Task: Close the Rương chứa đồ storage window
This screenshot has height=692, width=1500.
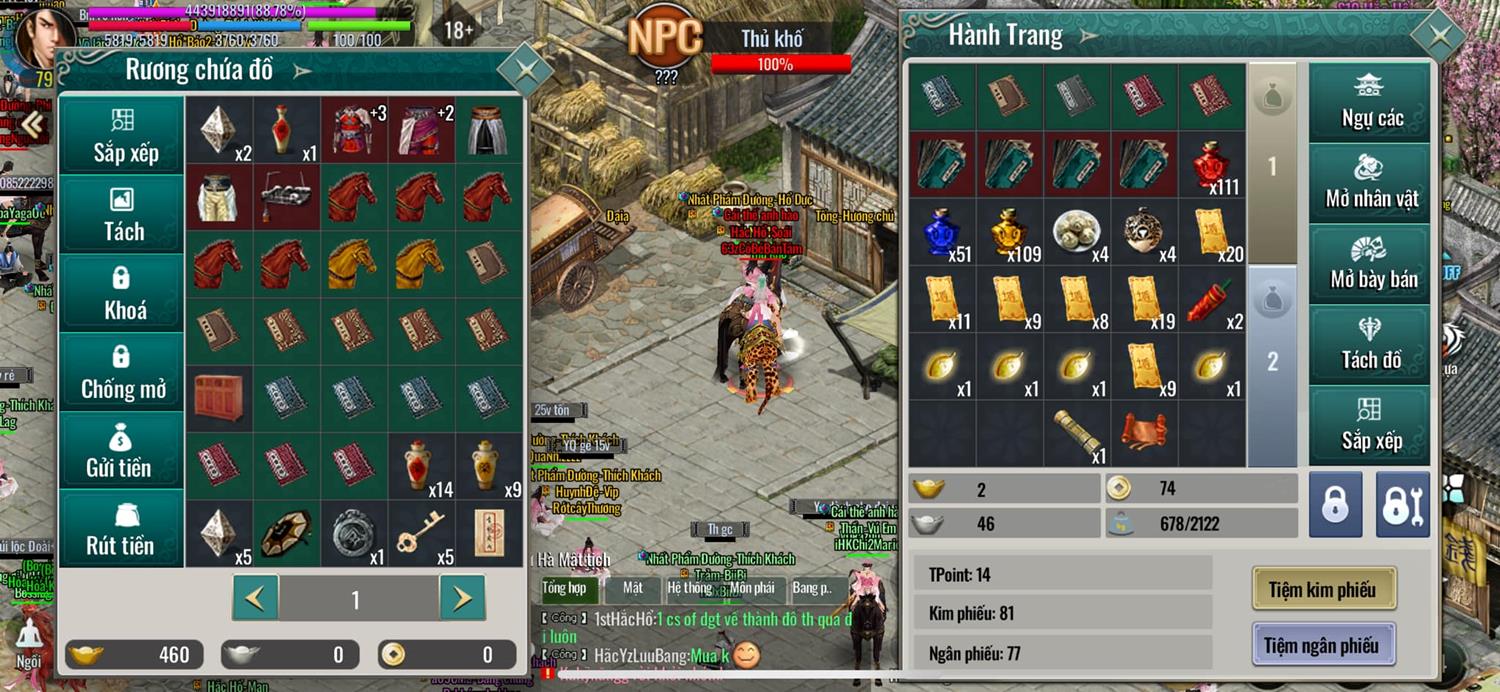Action: [x=524, y=70]
